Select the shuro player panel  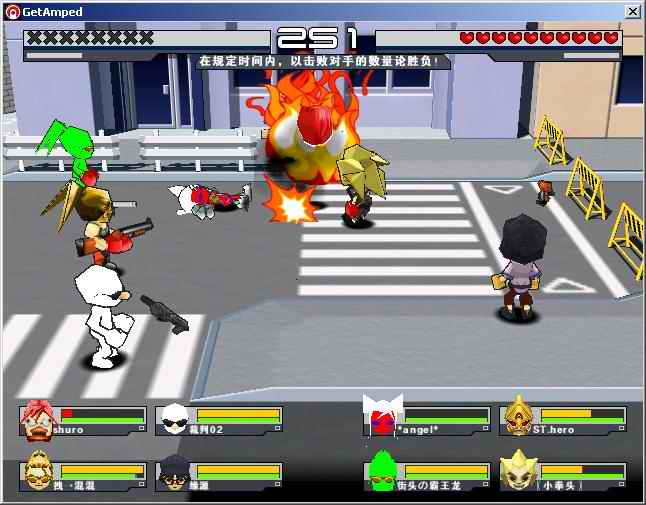[82, 421]
